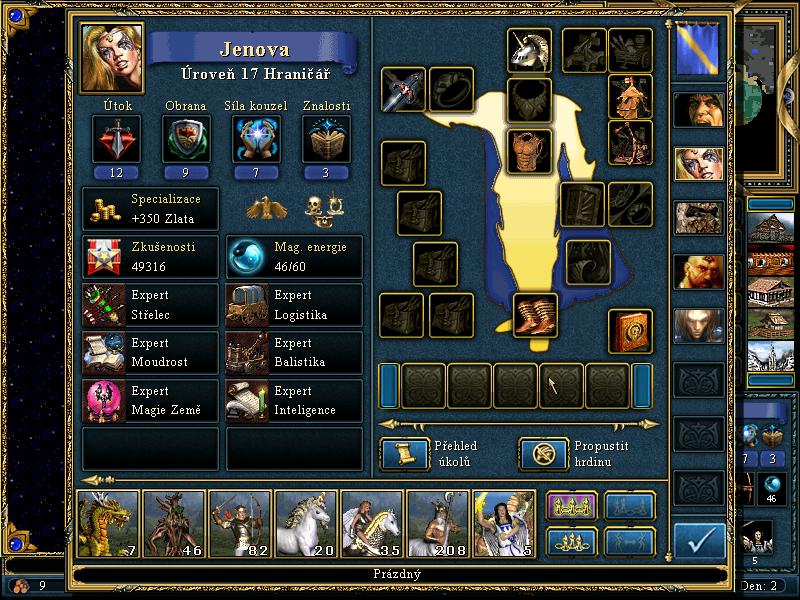Switch to the bald bearded hero portrait
Image resolution: width=800 pixels, height=600 pixels.
click(x=698, y=271)
